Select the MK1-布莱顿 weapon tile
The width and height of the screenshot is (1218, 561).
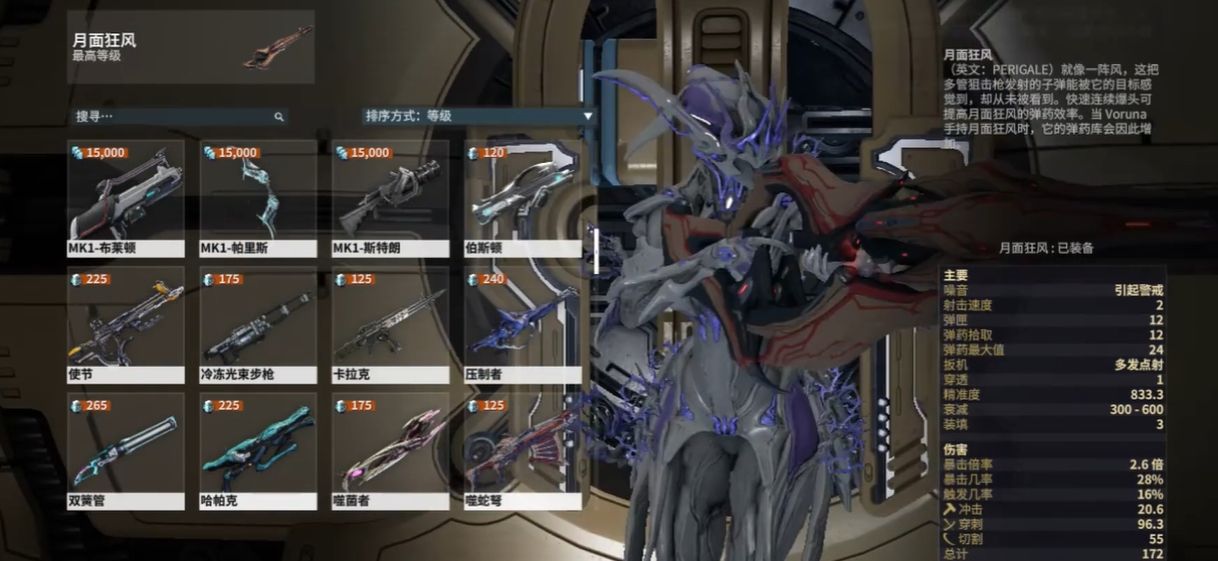point(126,198)
